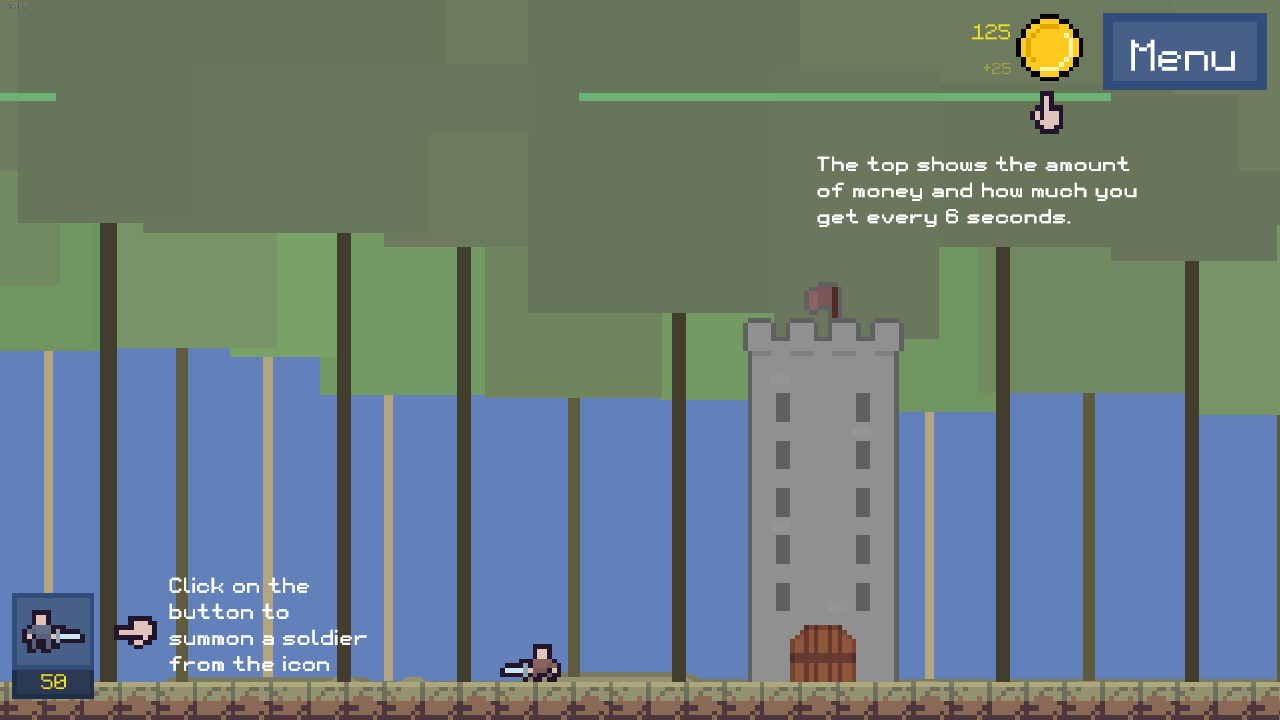
Task: Click the enemy base health bar on left
Action: tap(27, 96)
